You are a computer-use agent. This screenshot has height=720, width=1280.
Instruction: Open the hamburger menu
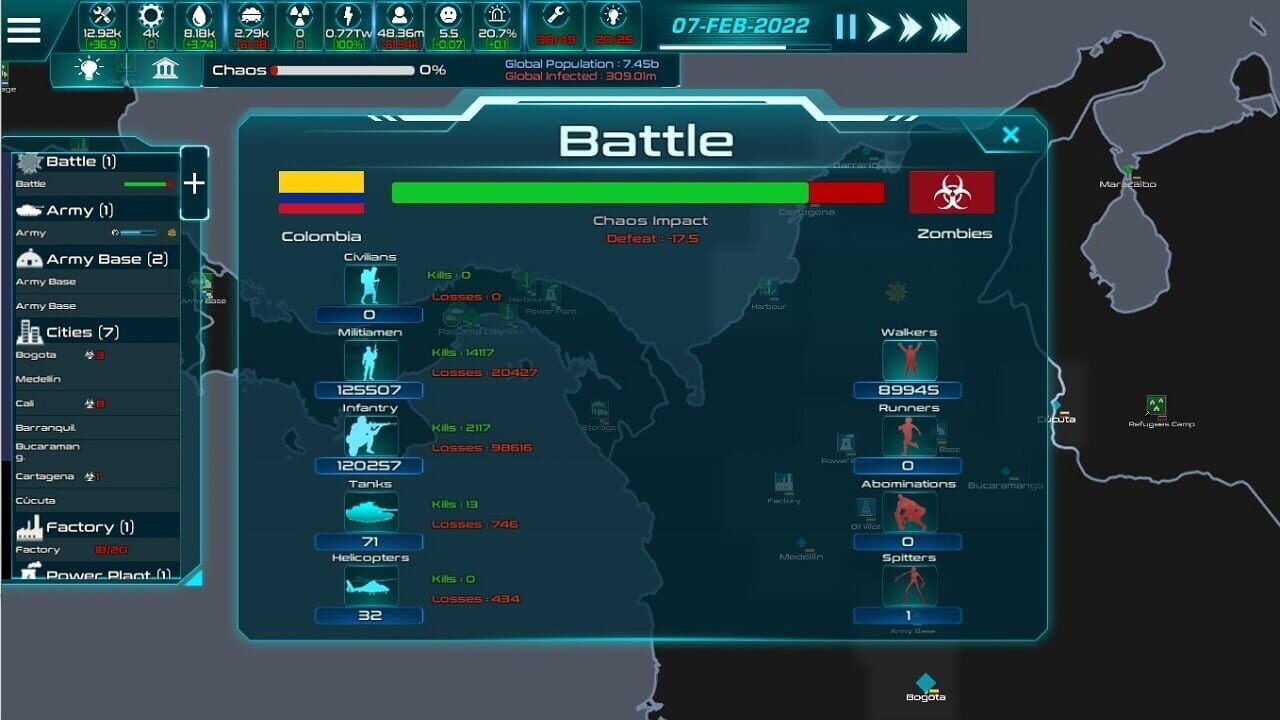(x=26, y=28)
